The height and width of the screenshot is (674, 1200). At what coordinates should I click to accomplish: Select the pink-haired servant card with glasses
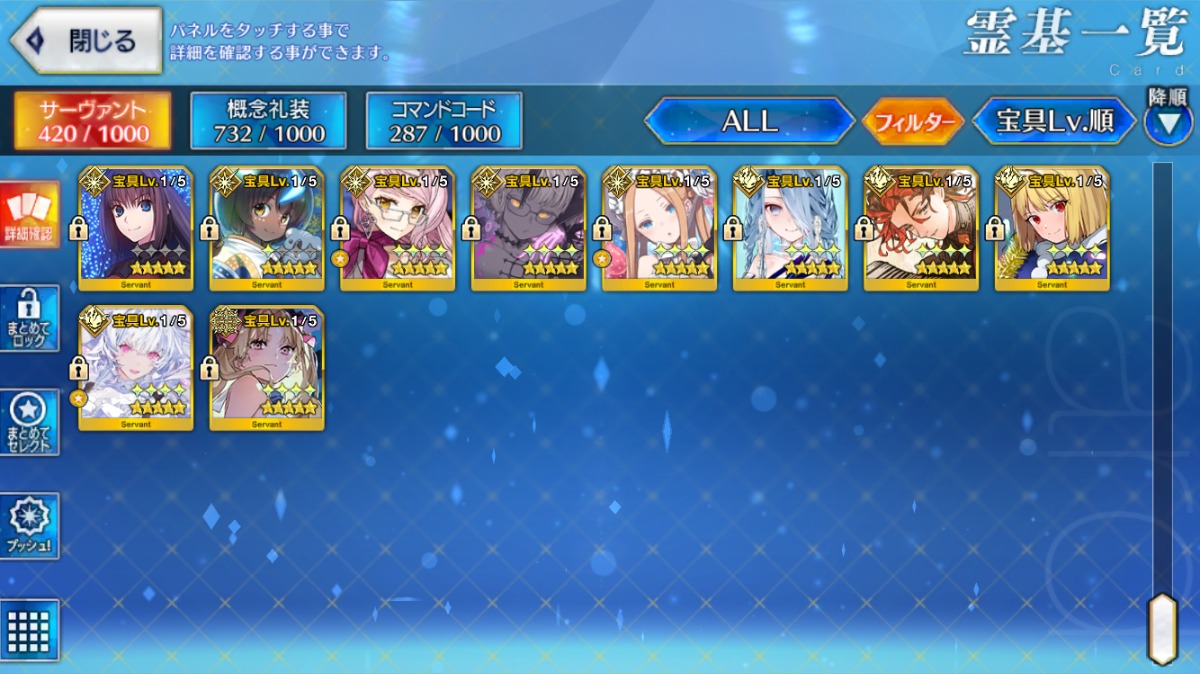398,229
